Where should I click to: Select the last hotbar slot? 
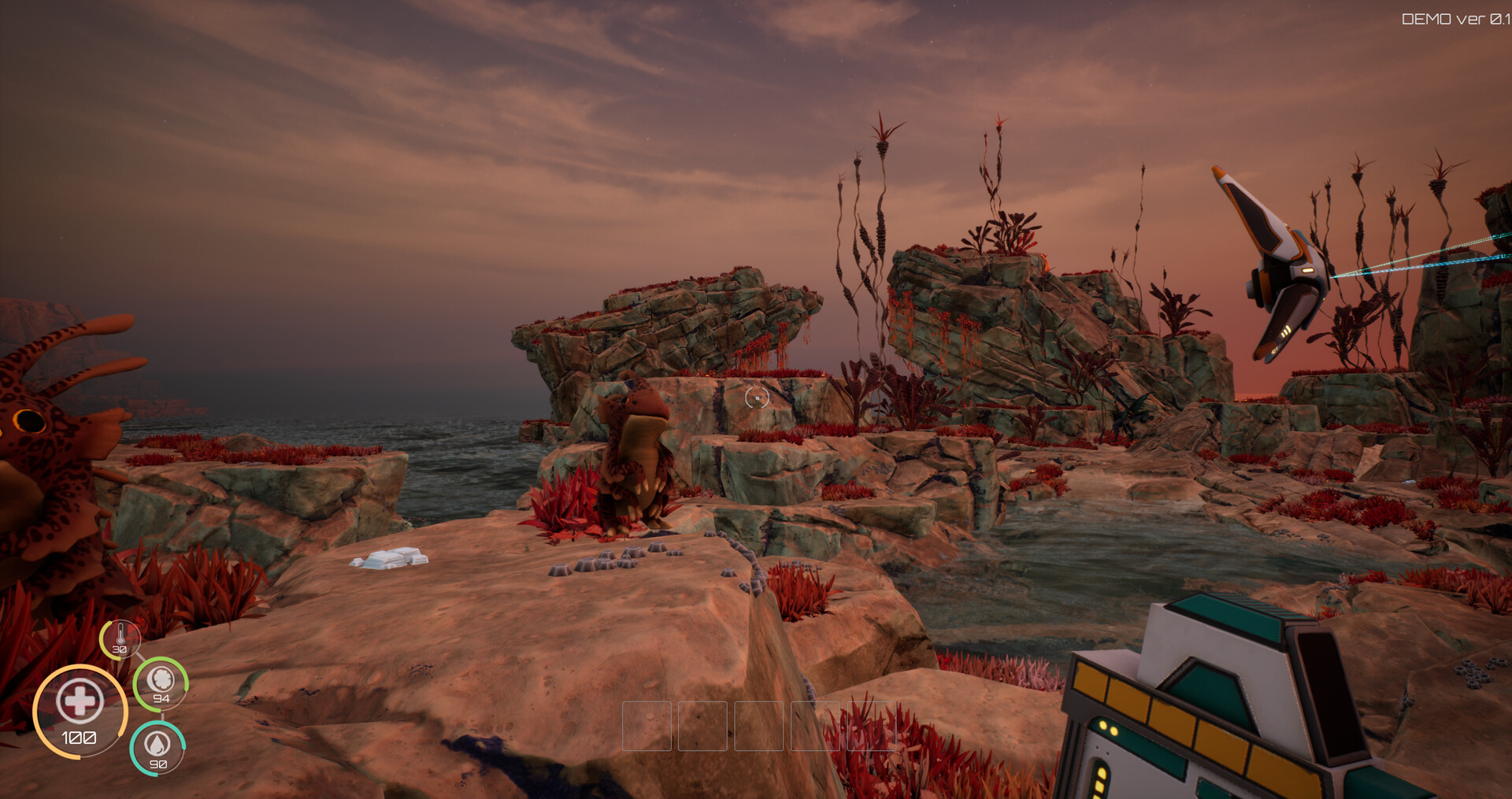point(872,727)
